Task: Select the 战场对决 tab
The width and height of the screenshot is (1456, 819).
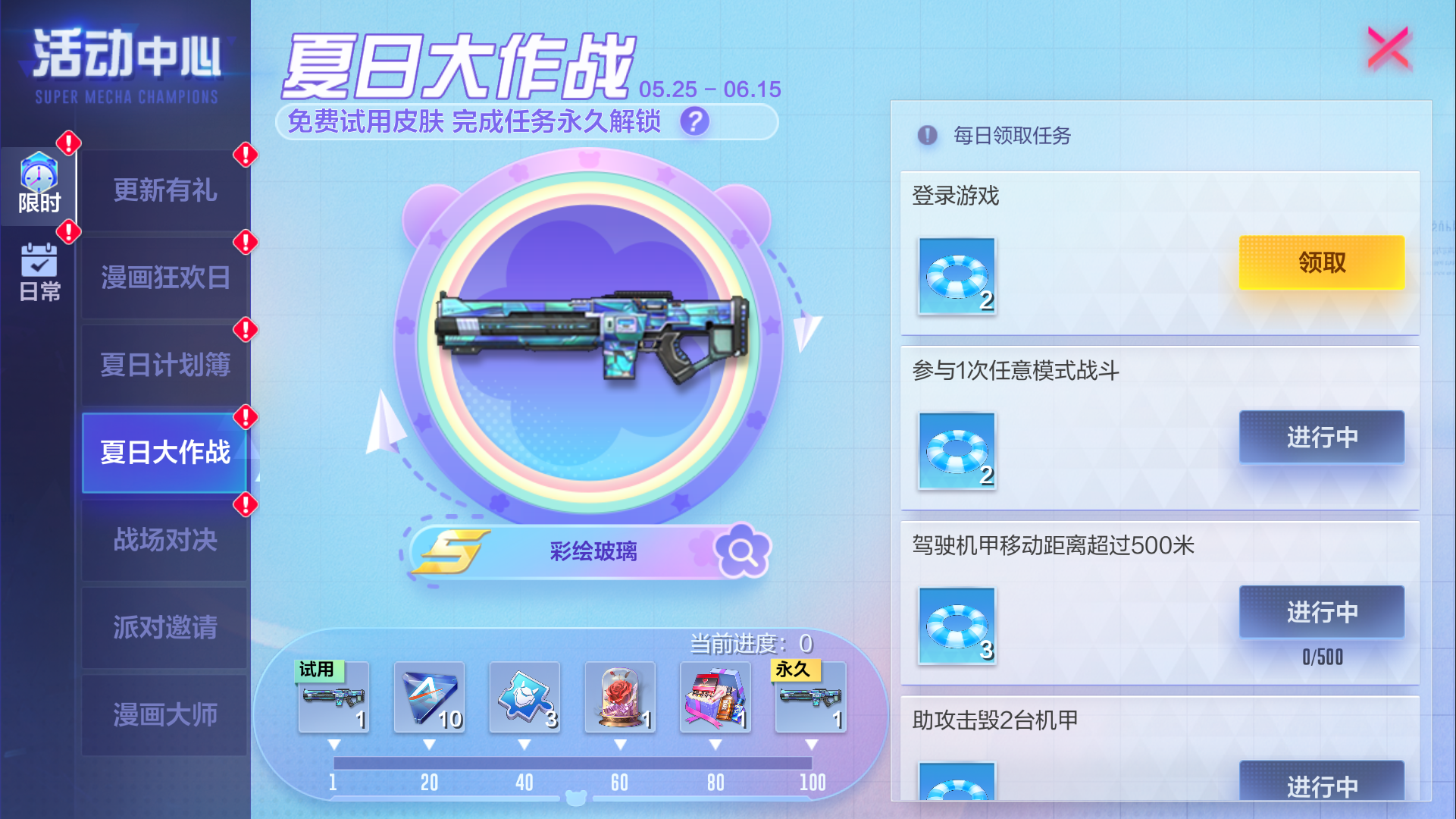Action: [x=163, y=541]
